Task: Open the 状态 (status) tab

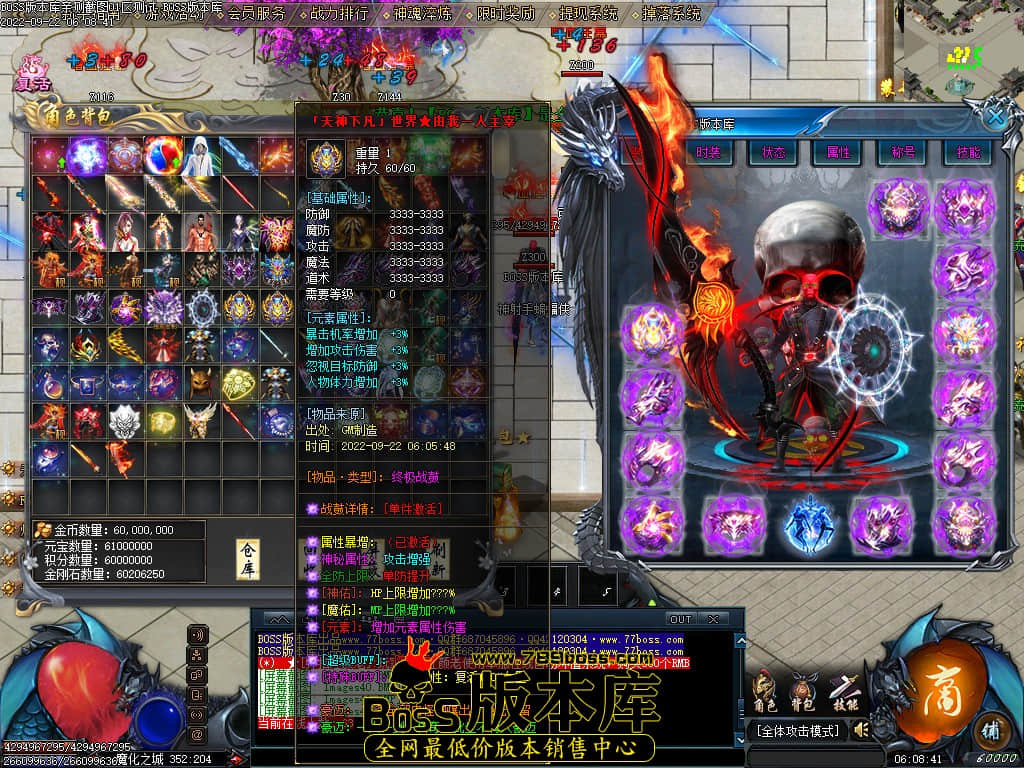Action: [773, 152]
